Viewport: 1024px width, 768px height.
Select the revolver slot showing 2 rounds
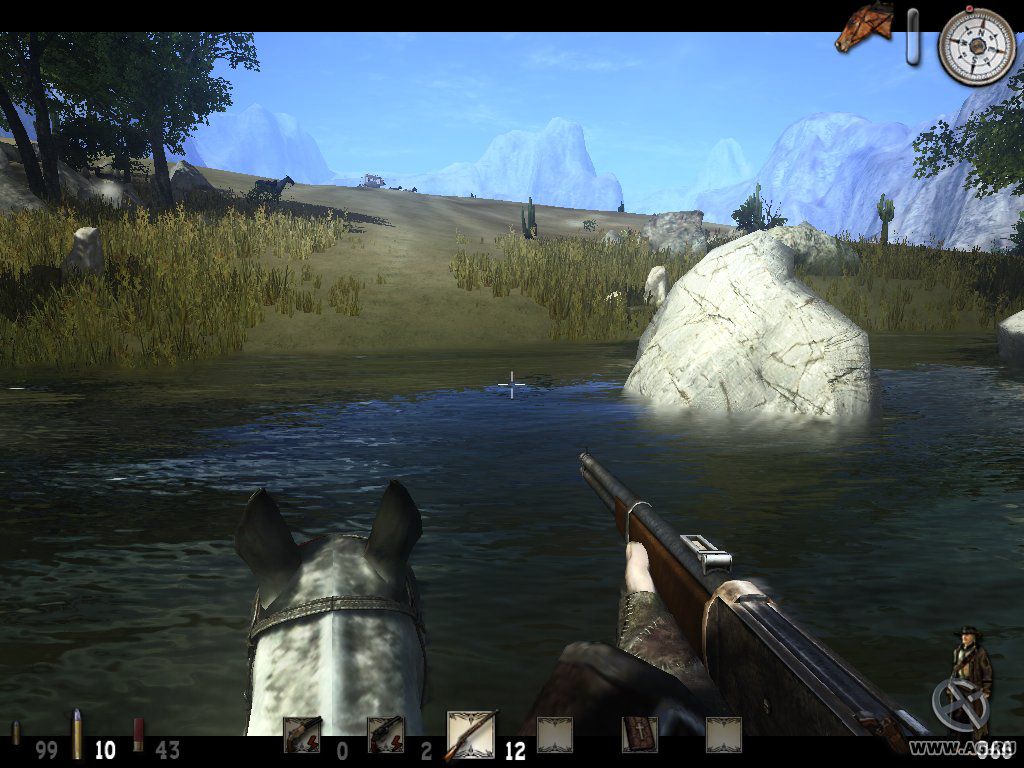pos(385,735)
